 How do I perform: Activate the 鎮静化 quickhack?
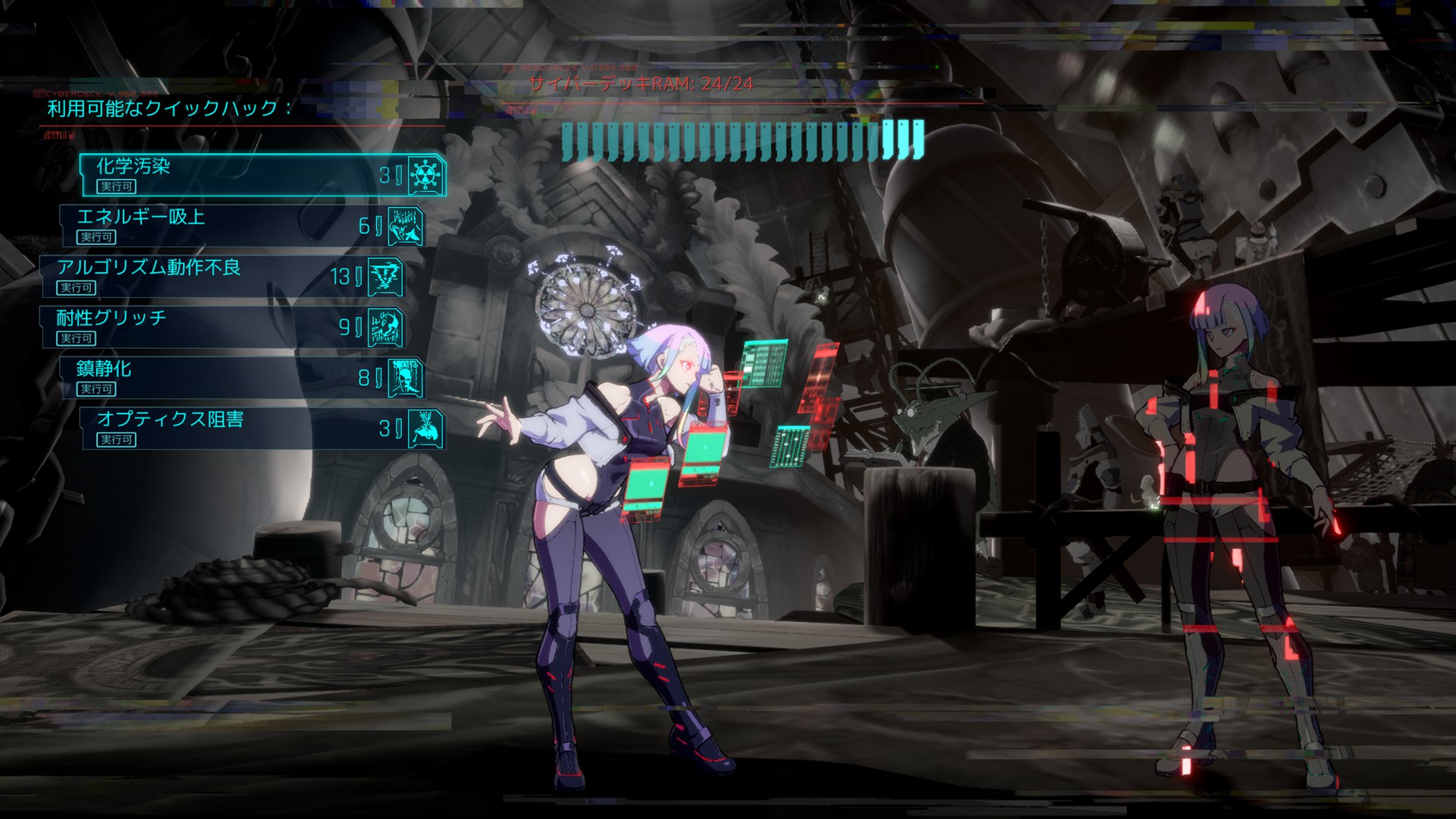[243, 378]
